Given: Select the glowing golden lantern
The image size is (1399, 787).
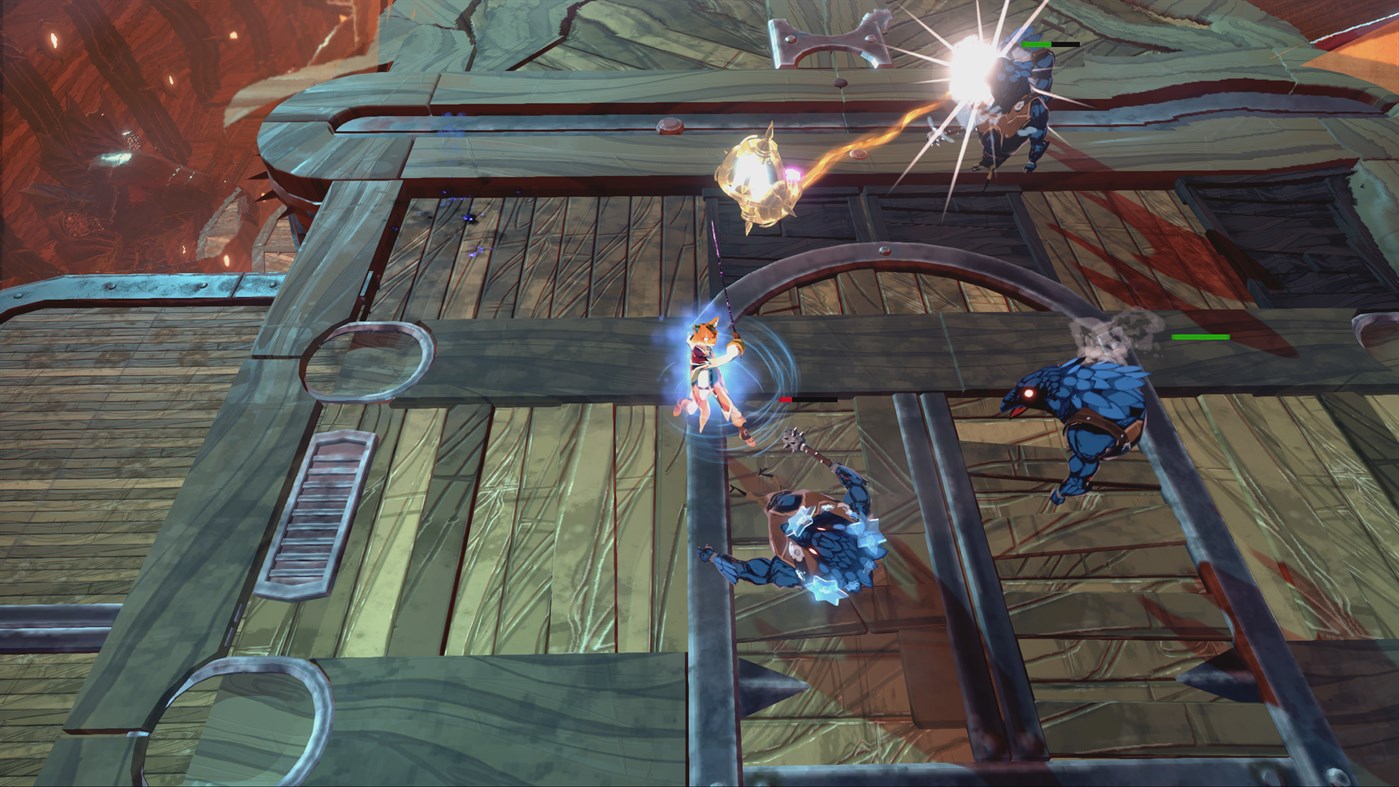Looking at the screenshot, I should [760, 180].
